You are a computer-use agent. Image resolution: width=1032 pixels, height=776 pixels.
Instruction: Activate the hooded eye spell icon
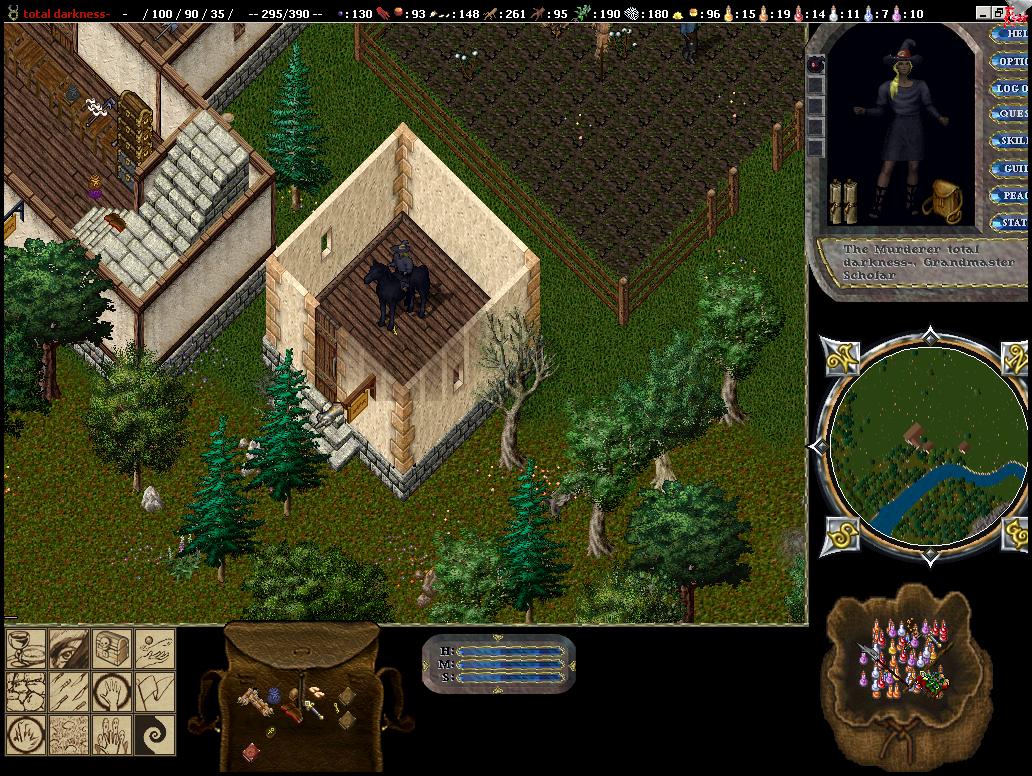click(x=67, y=649)
